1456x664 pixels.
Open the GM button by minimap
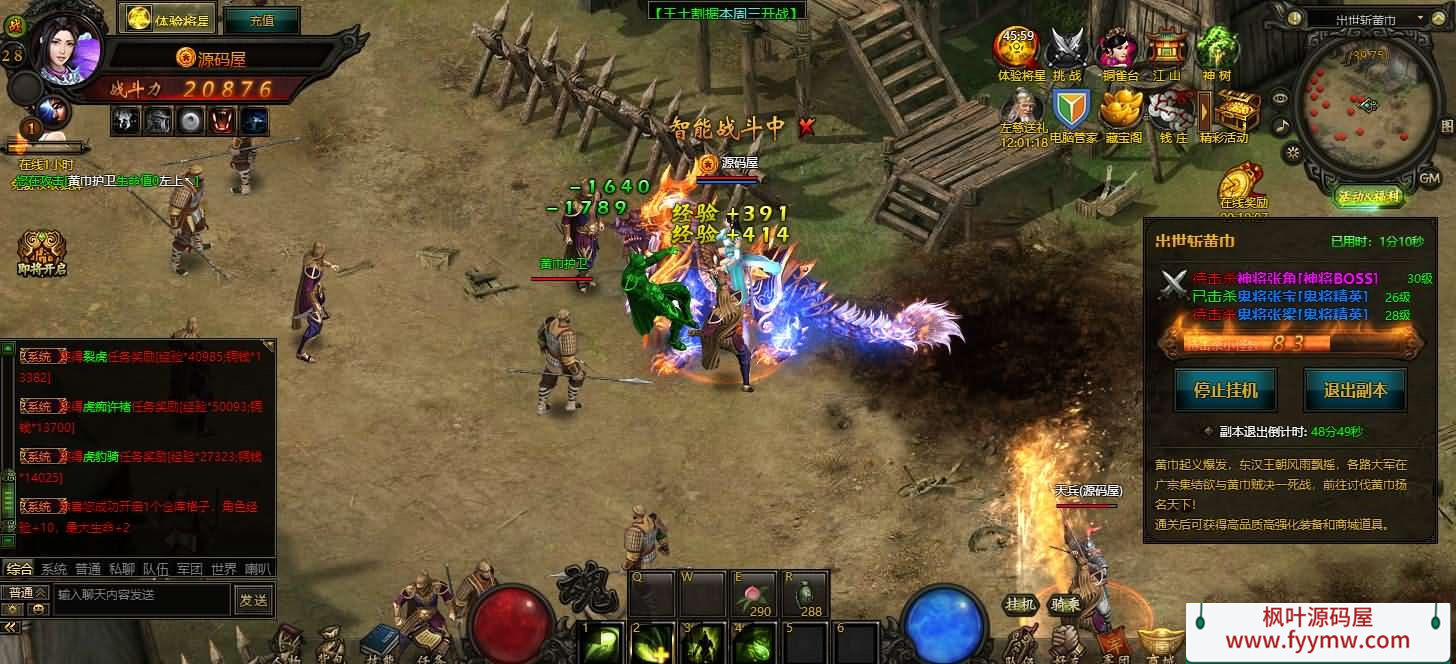[1430, 177]
